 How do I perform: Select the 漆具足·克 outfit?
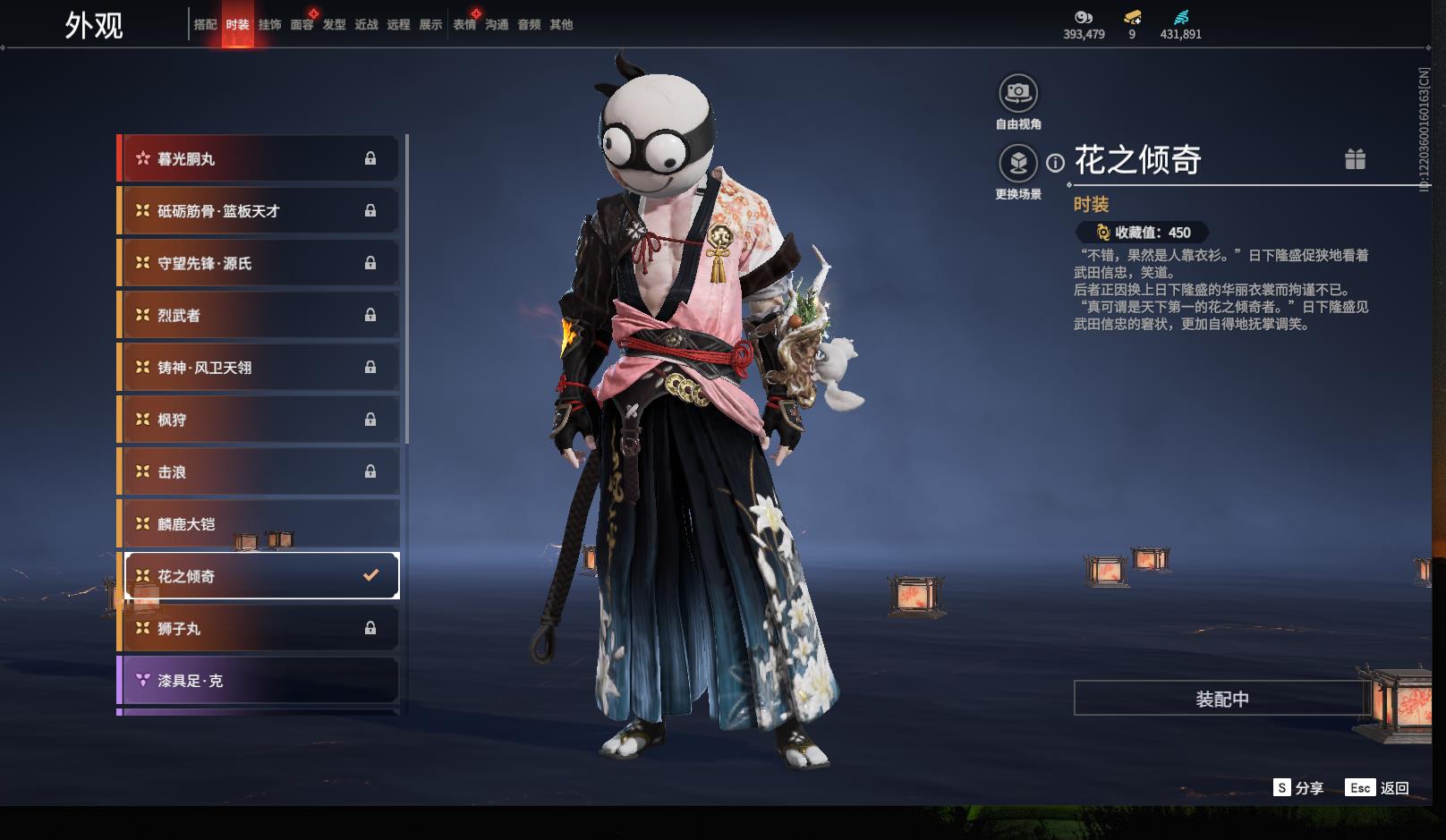point(260,681)
